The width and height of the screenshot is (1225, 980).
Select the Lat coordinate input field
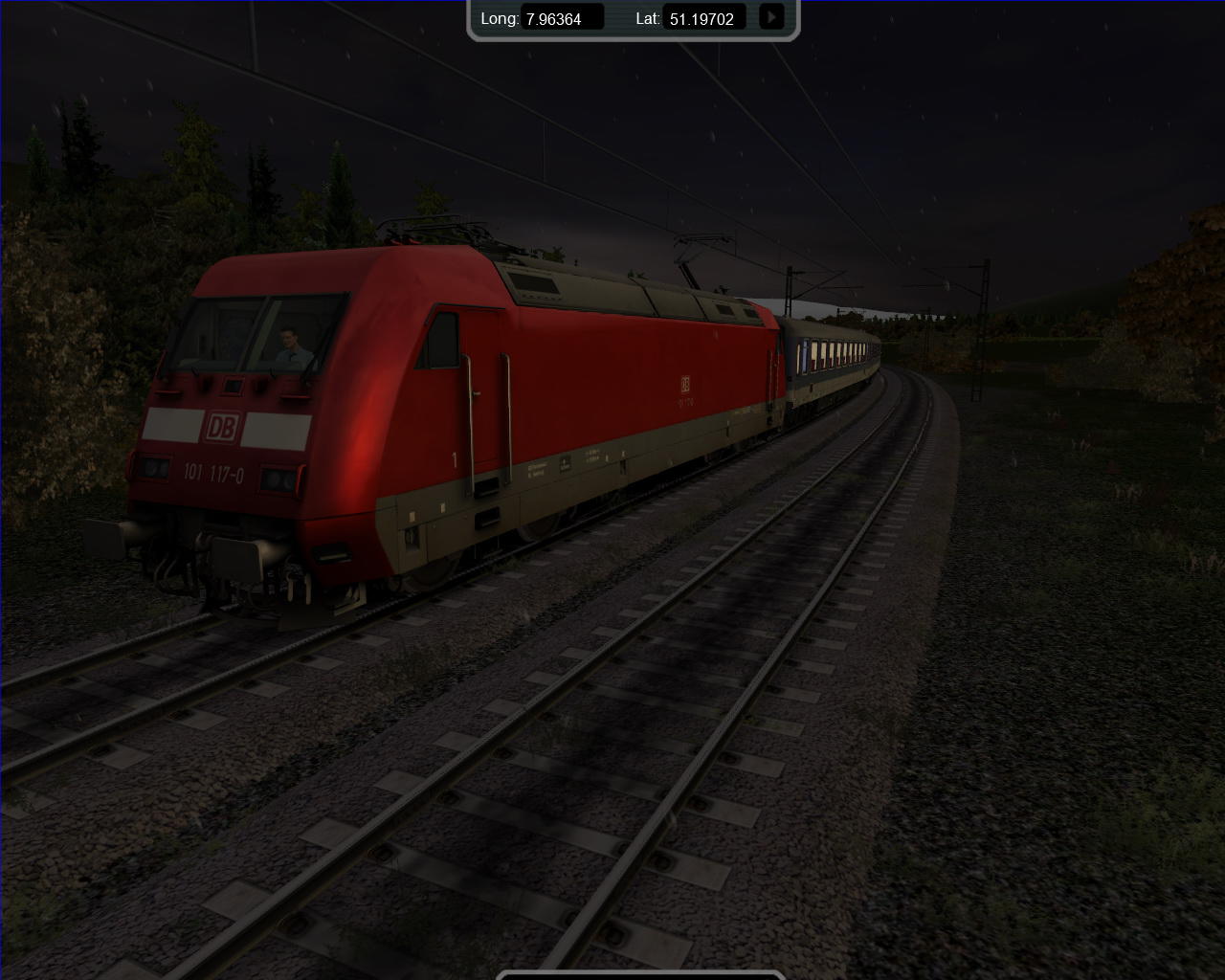click(704, 18)
